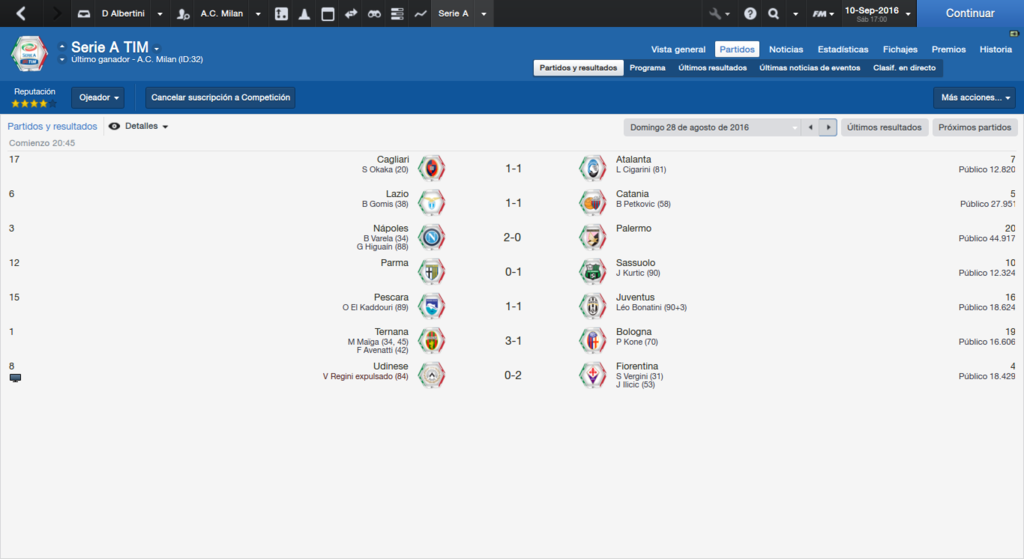Go back with the left arrow
The width and height of the screenshot is (1024, 559).
pos(21,14)
